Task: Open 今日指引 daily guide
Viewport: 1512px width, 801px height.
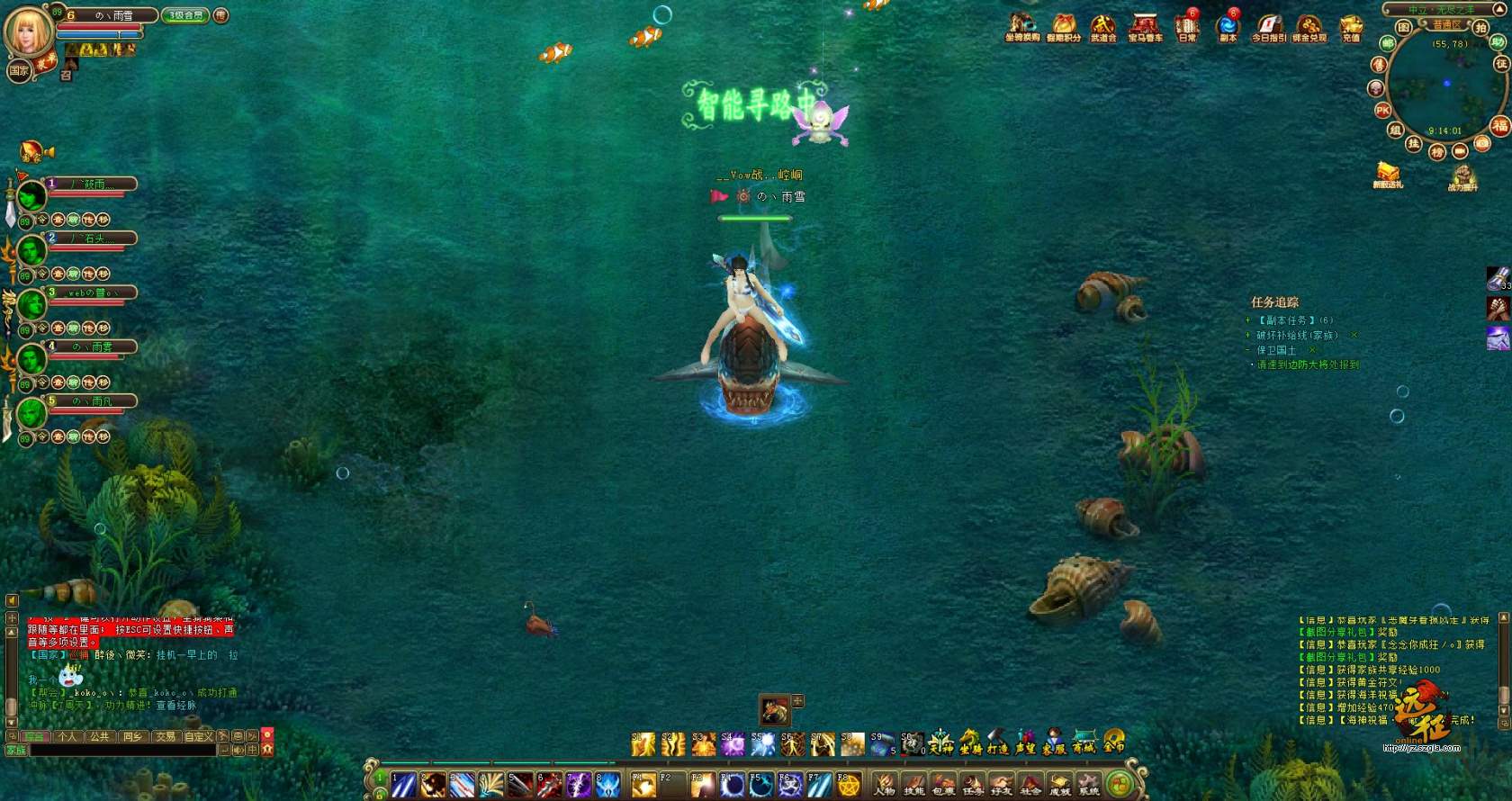Action: click(x=1269, y=27)
